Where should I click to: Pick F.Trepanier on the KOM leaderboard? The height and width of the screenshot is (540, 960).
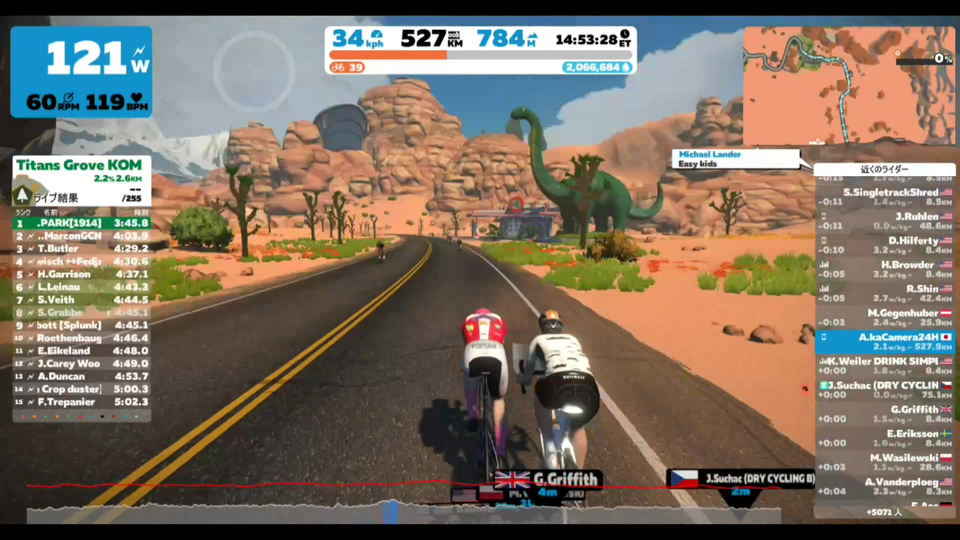[x=81, y=402]
